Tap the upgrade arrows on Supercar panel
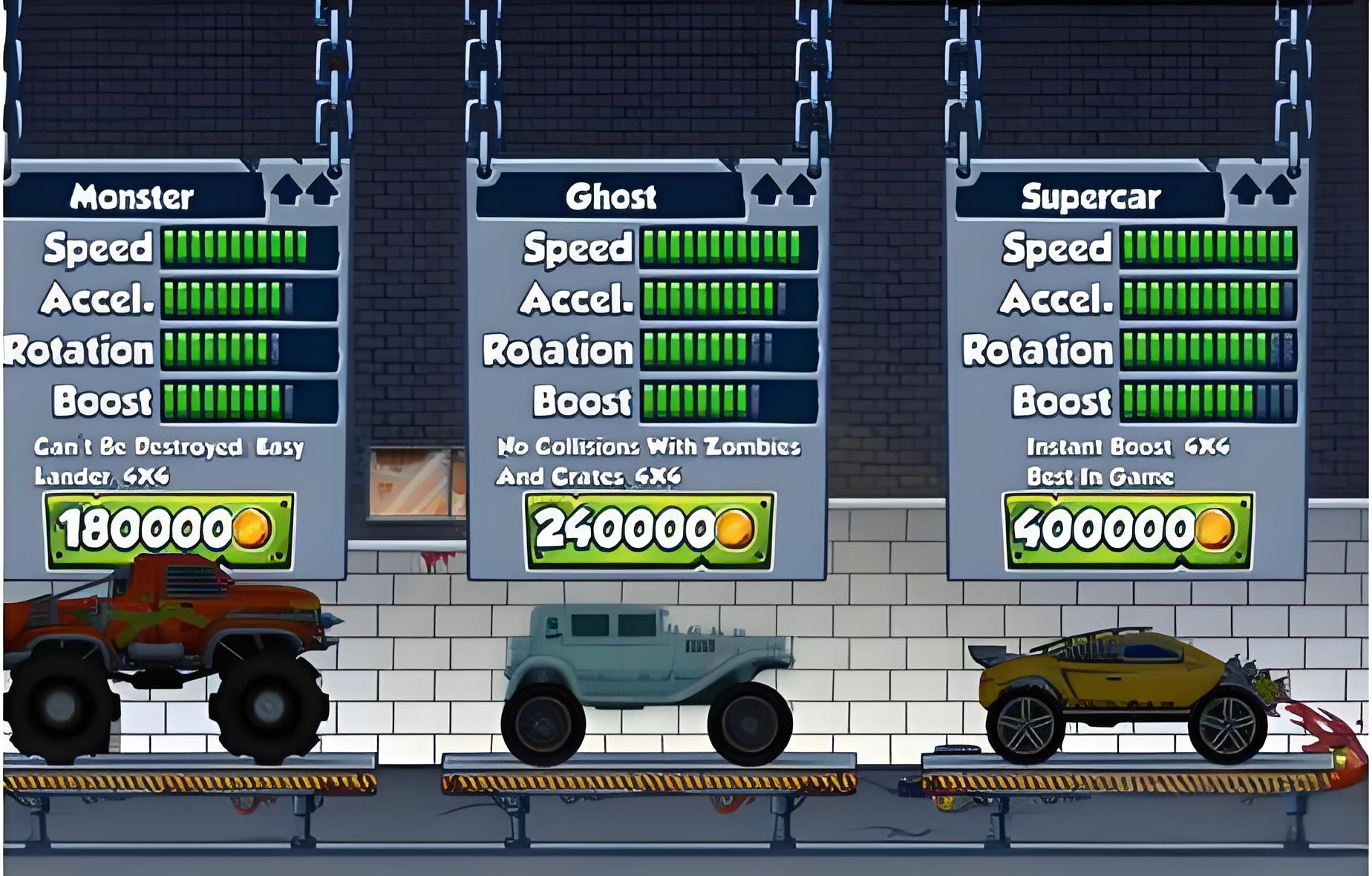The image size is (1372, 876). (x=1264, y=190)
